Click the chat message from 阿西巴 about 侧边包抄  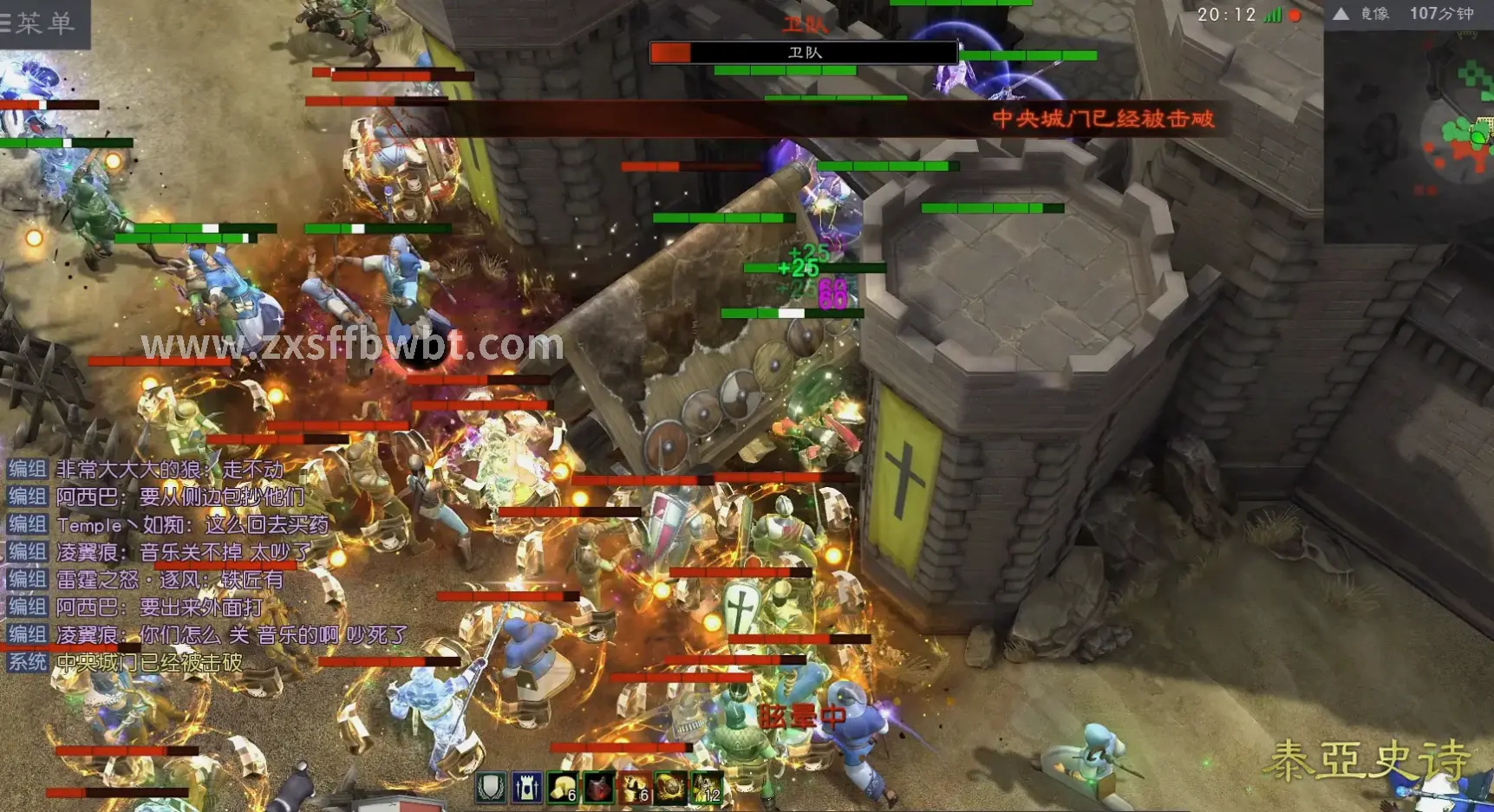(180, 497)
